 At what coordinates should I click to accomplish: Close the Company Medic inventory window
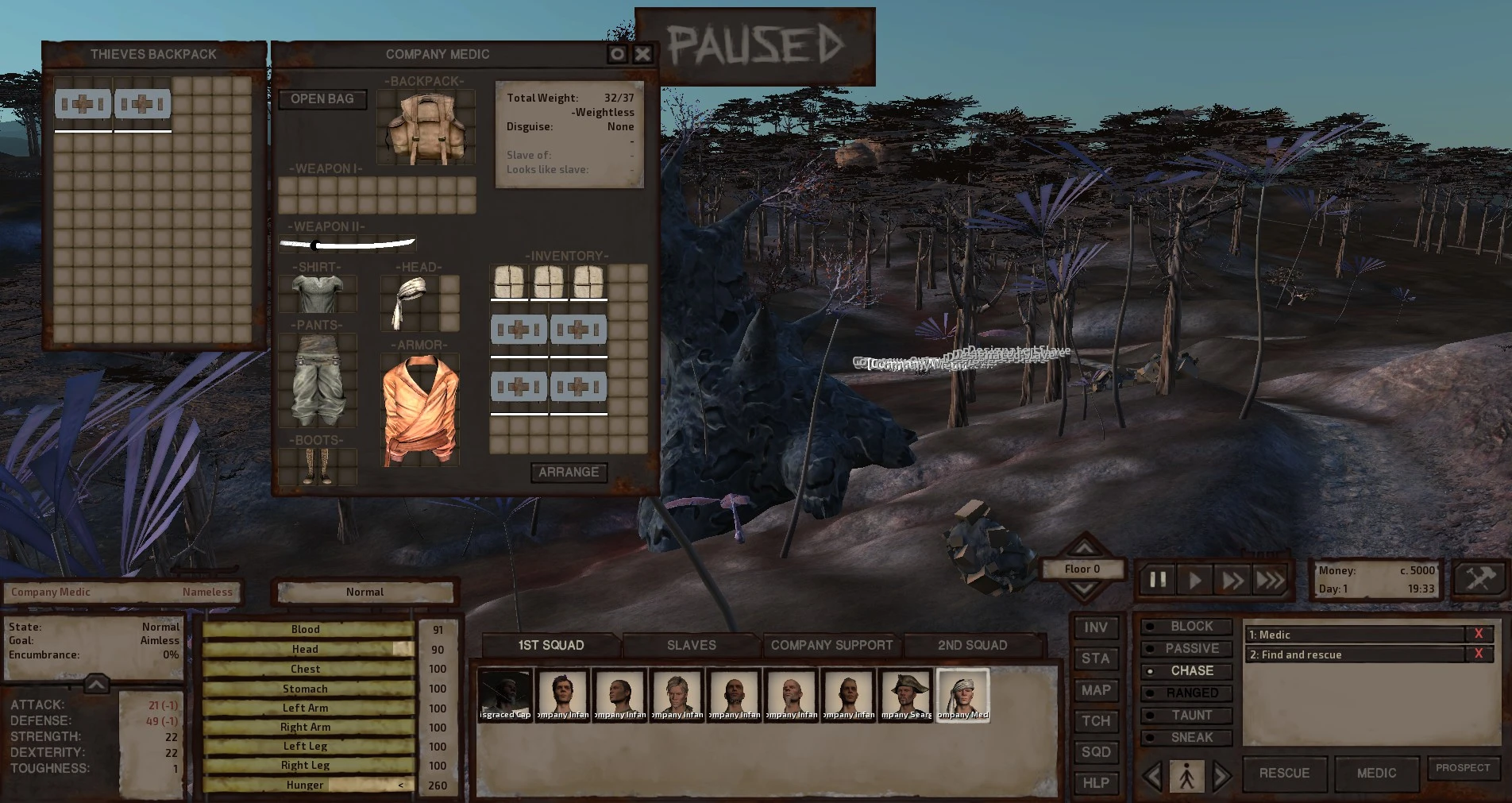pyautogui.click(x=642, y=54)
